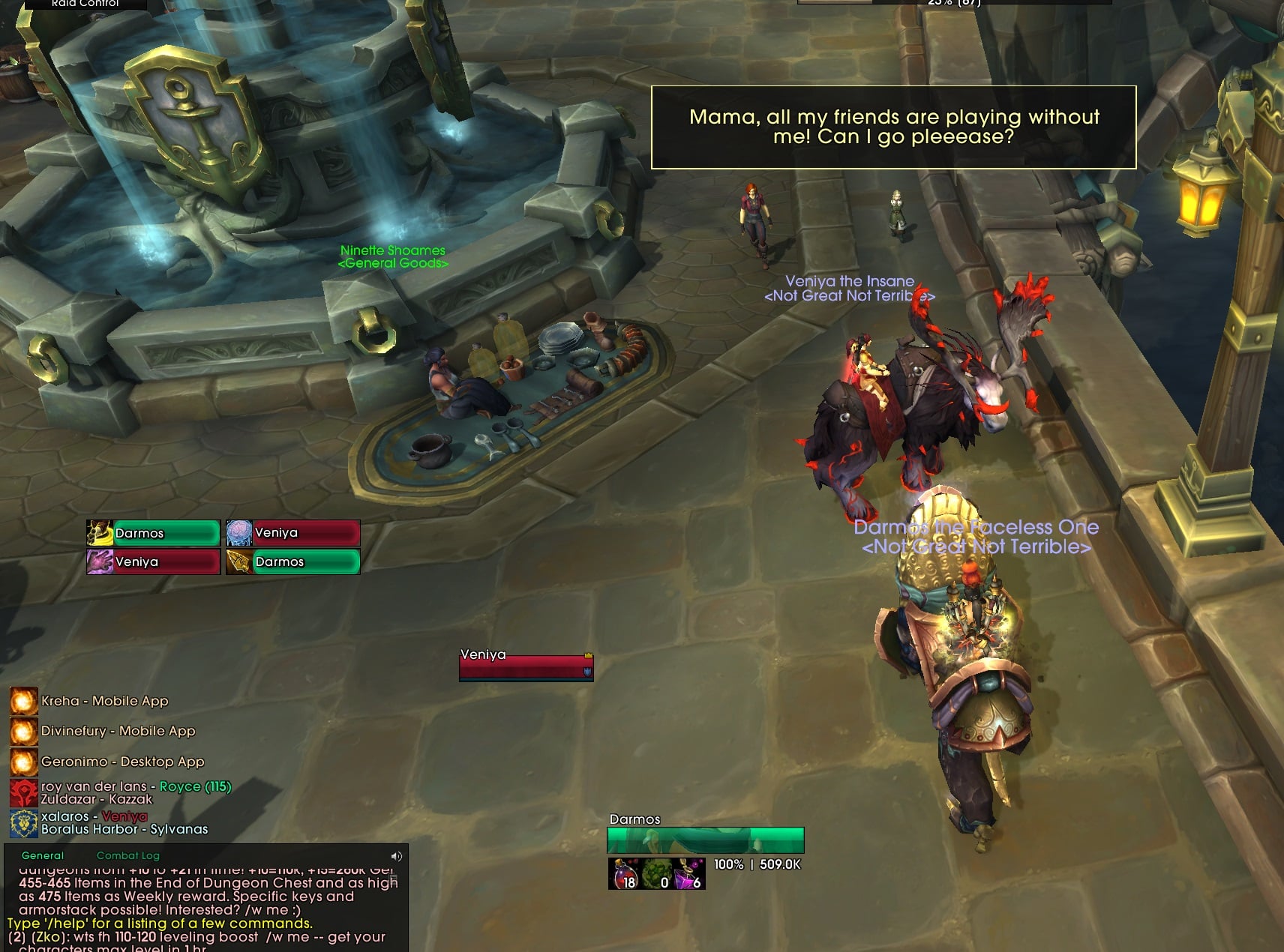
Task: Choose Geronimo – Desktop App friend entry
Action: coord(122,762)
